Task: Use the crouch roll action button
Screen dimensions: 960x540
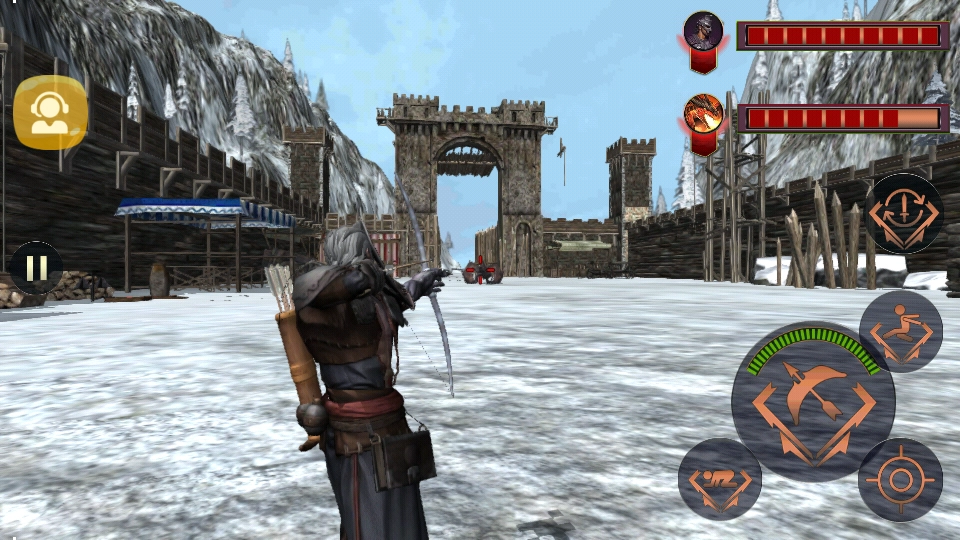Action: (x=720, y=479)
